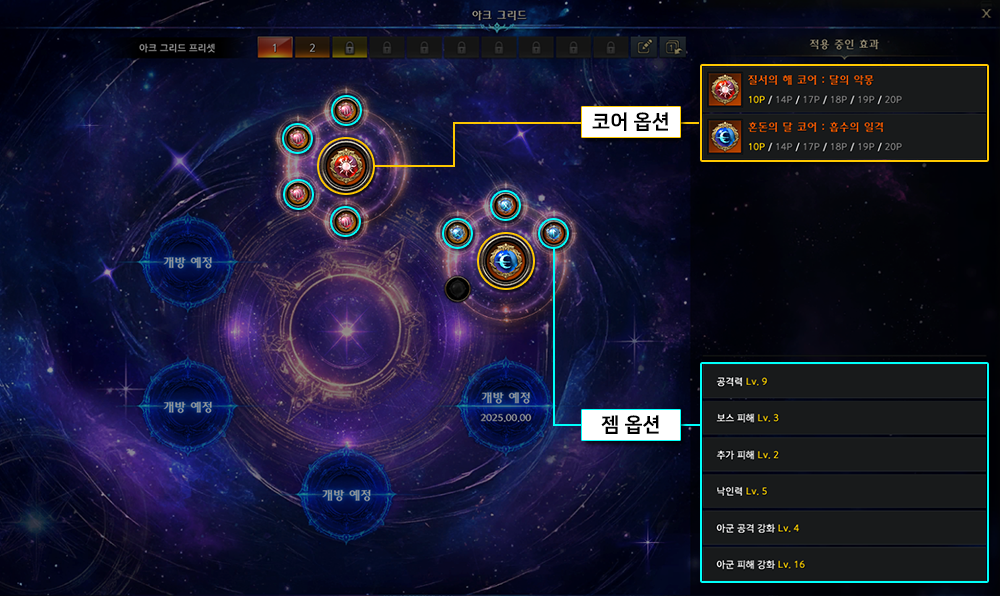1000x596 pixels.
Task: Show the Chaos Moon Core effect row
Action: (844, 136)
